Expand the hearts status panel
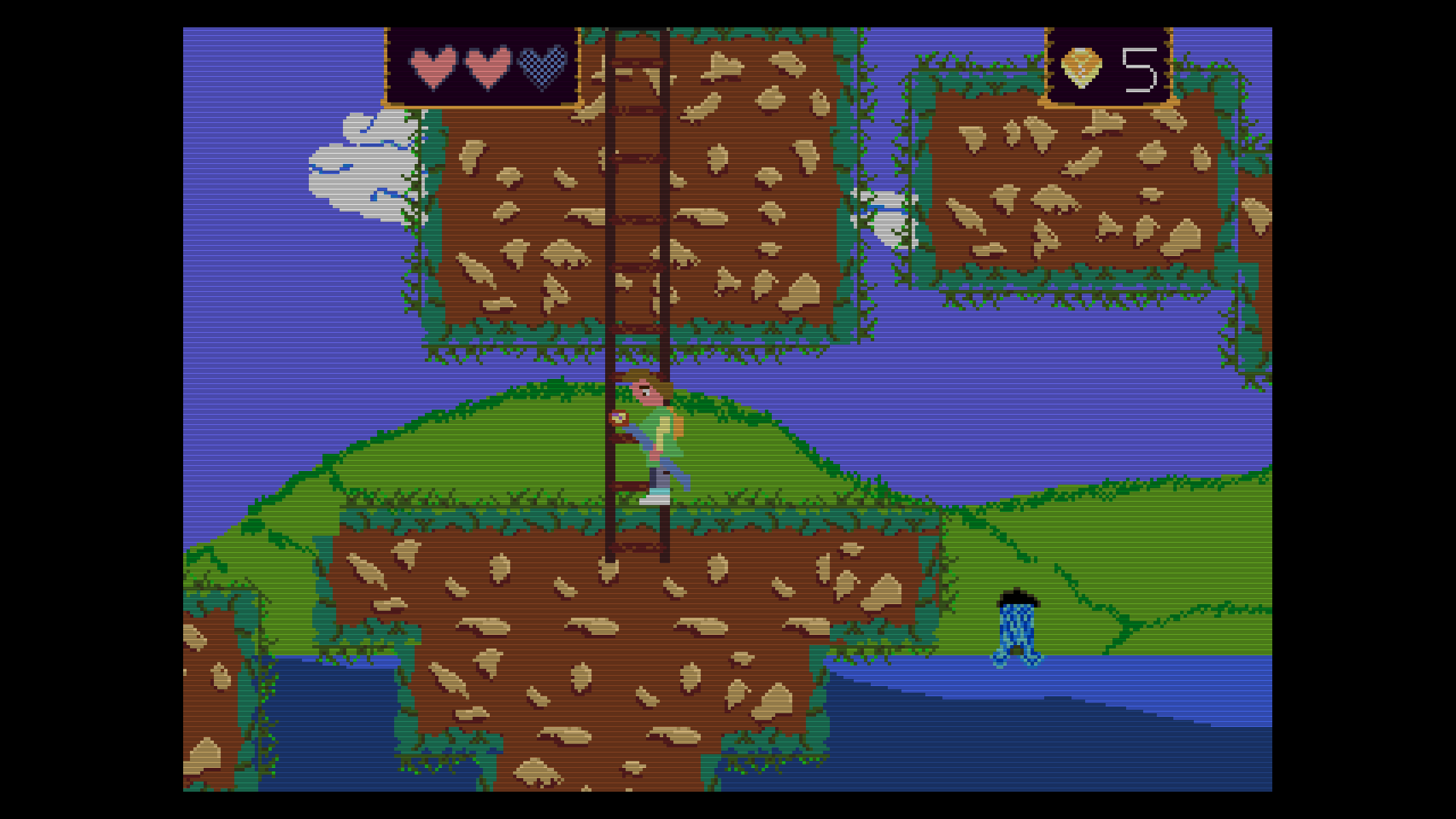The width and height of the screenshot is (1456, 819). [483, 65]
